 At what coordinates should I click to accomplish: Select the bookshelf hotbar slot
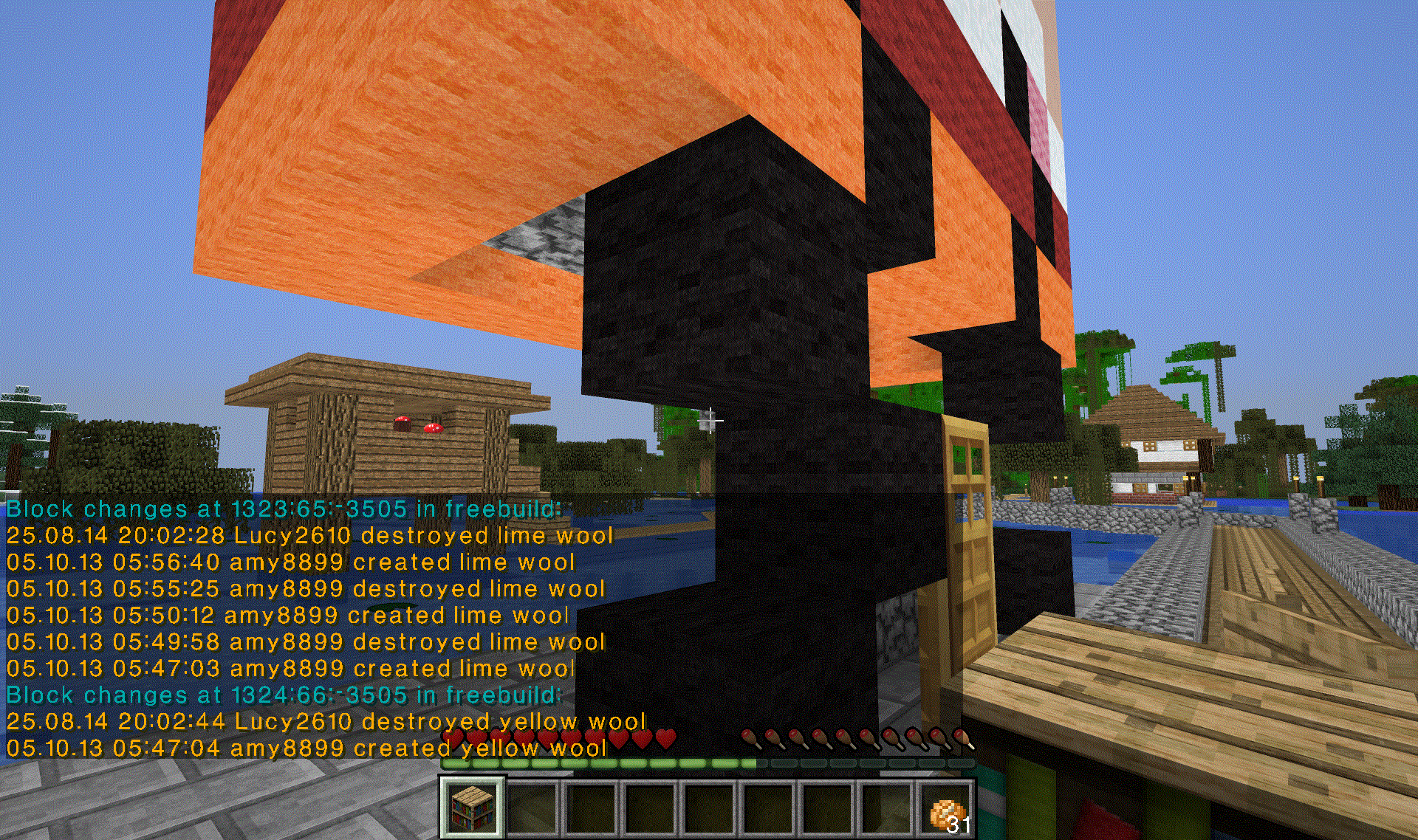pos(473,808)
